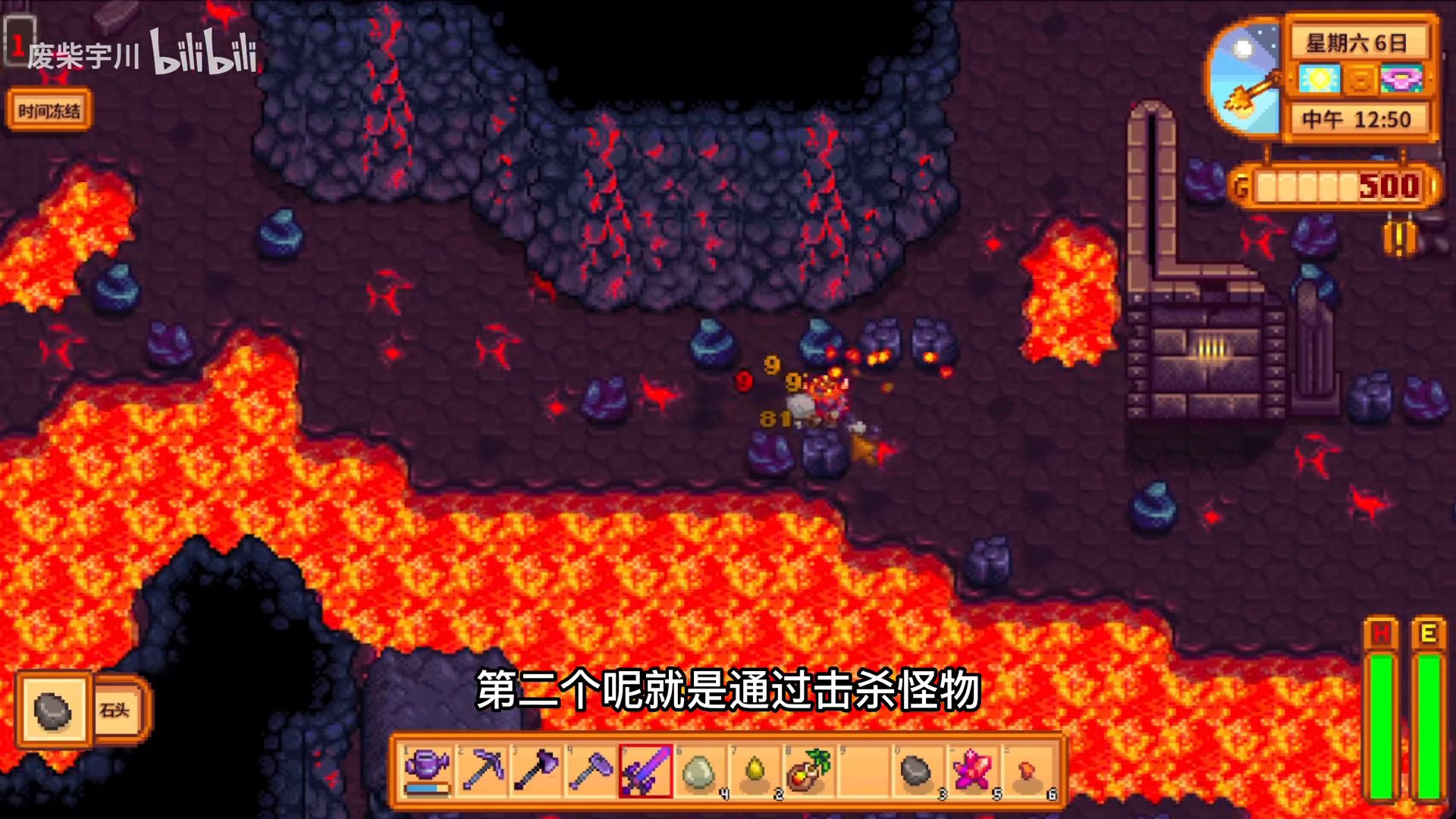Pick the leafy fruit item slot

pos(808,770)
